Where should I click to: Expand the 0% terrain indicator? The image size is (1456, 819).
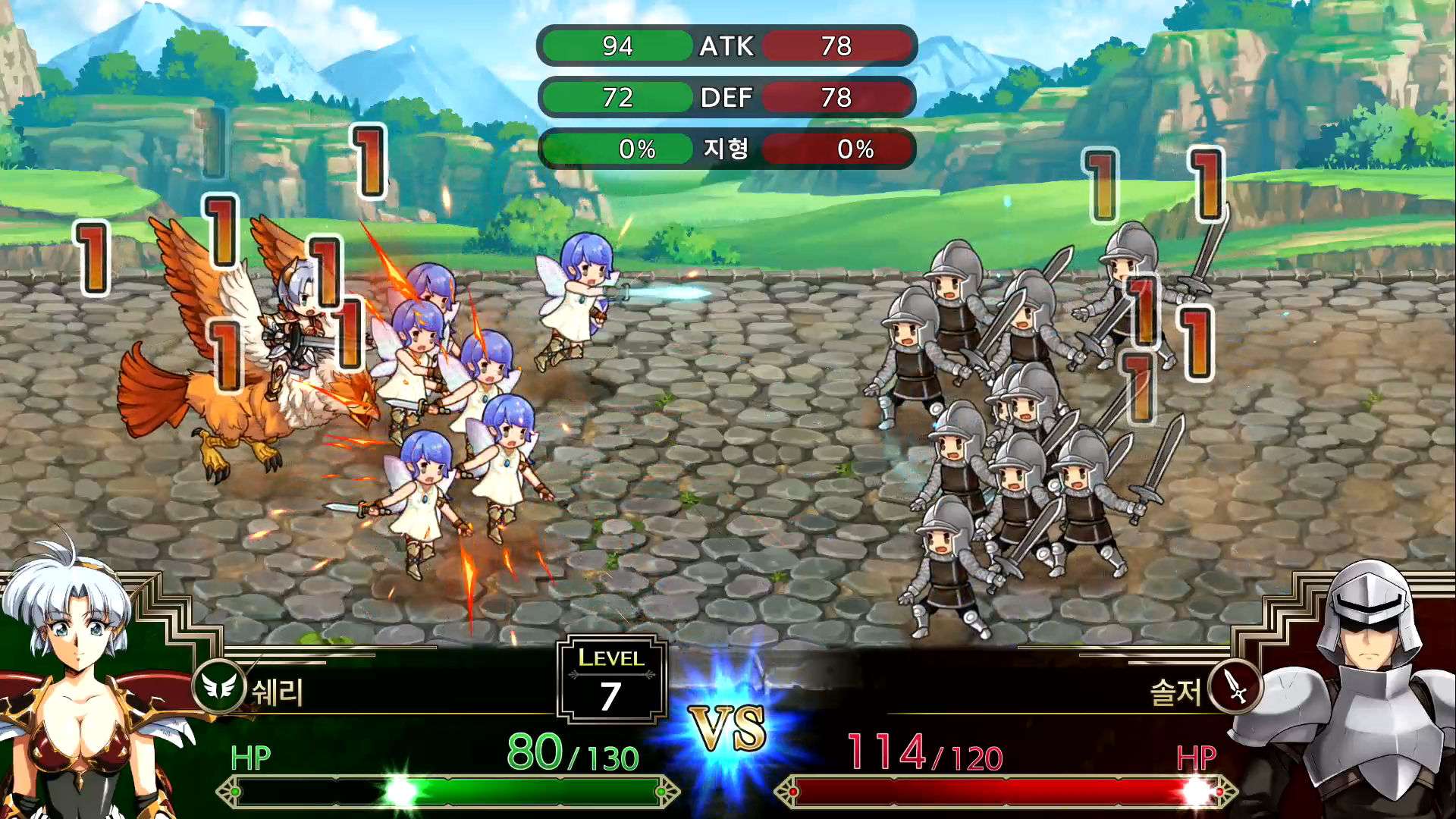pyautogui.click(x=635, y=150)
